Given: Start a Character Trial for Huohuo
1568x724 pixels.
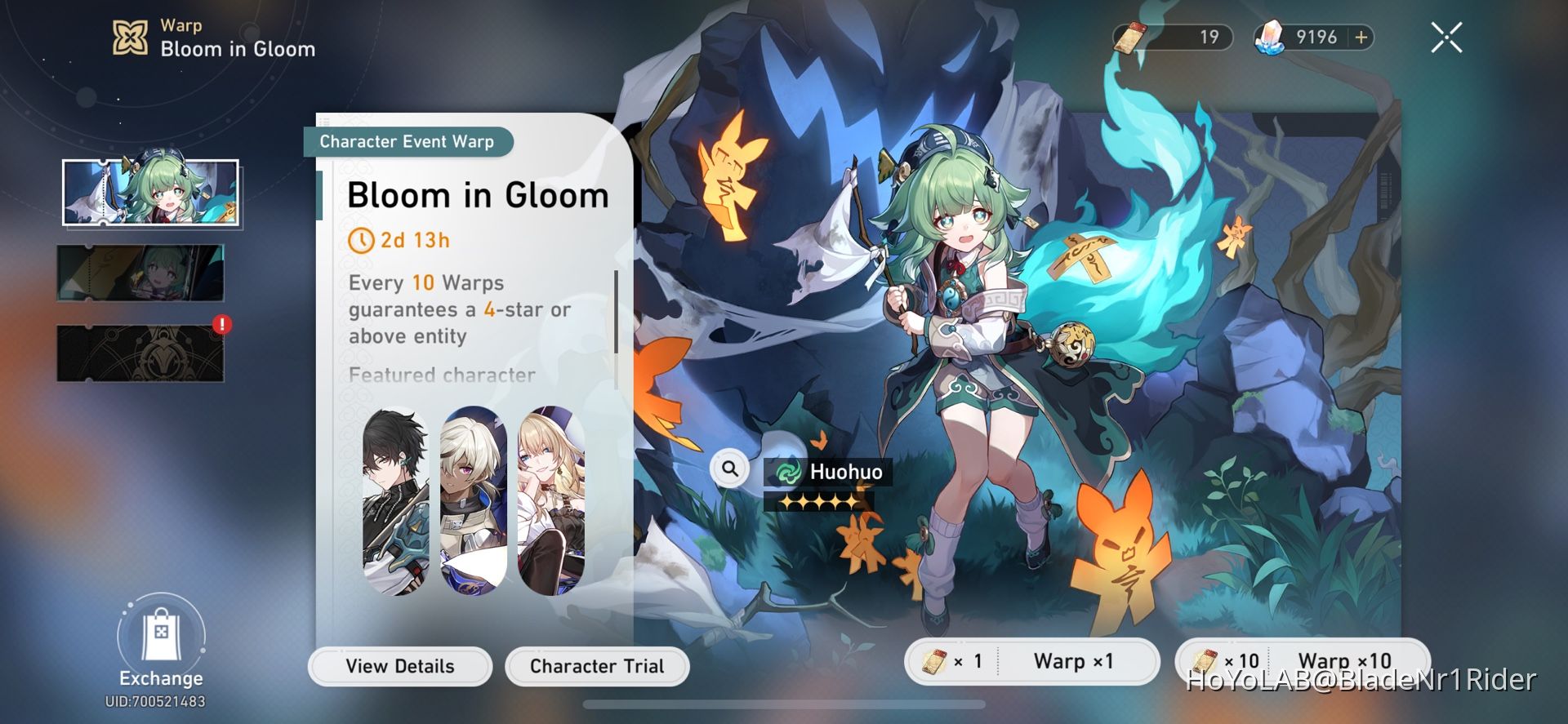Looking at the screenshot, I should point(597,666).
